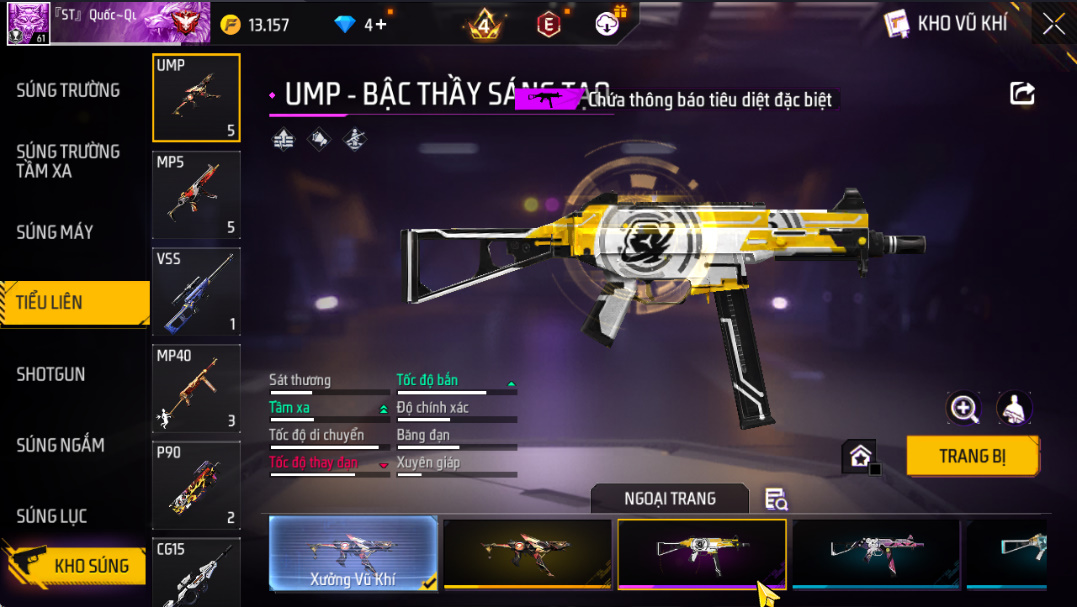Share the weapon using the share icon
This screenshot has width=1077, height=607.
(x=1022, y=94)
